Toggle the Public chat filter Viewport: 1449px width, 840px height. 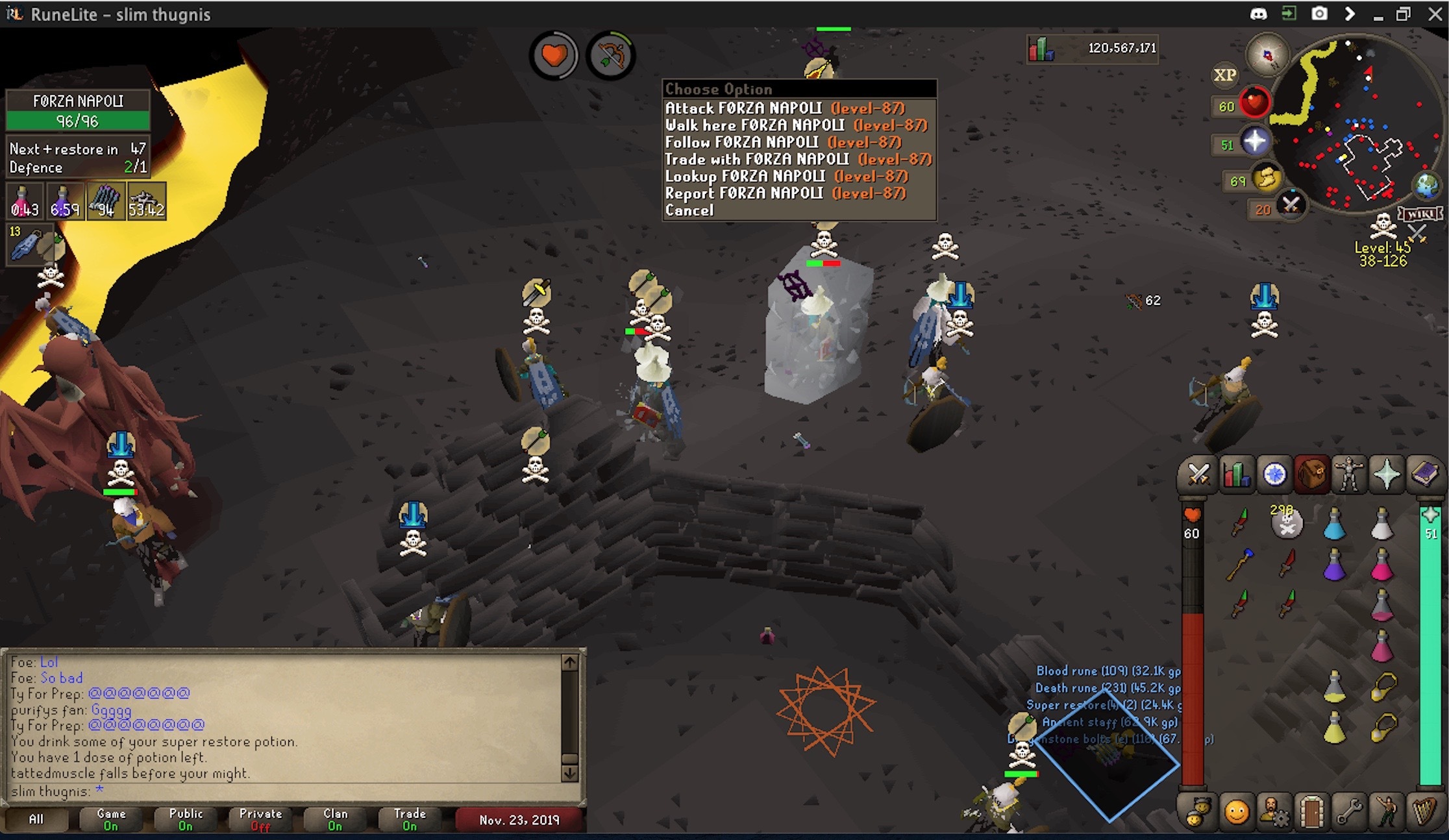pos(186,819)
